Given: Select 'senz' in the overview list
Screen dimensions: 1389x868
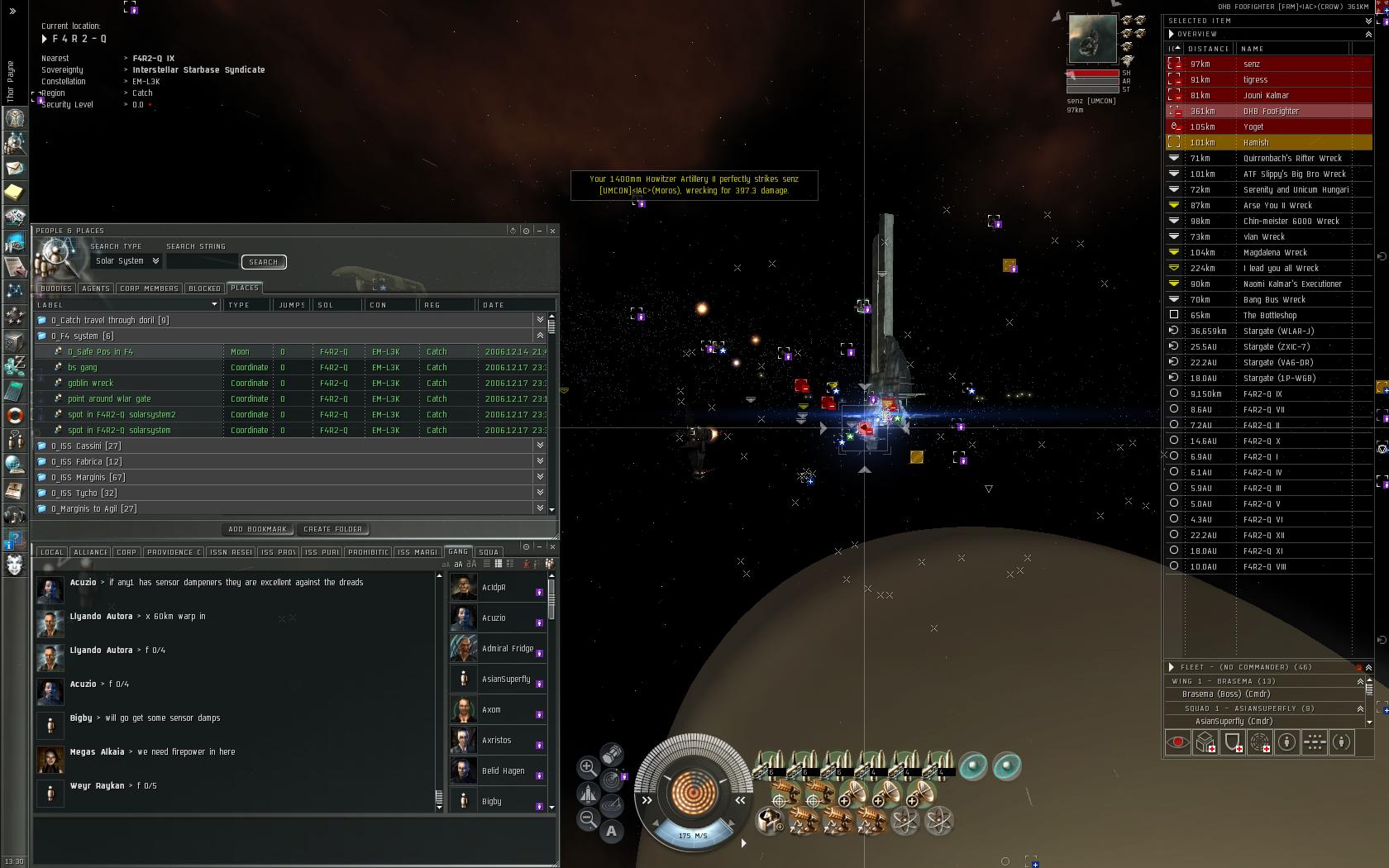Looking at the screenshot, I should coord(1252,64).
